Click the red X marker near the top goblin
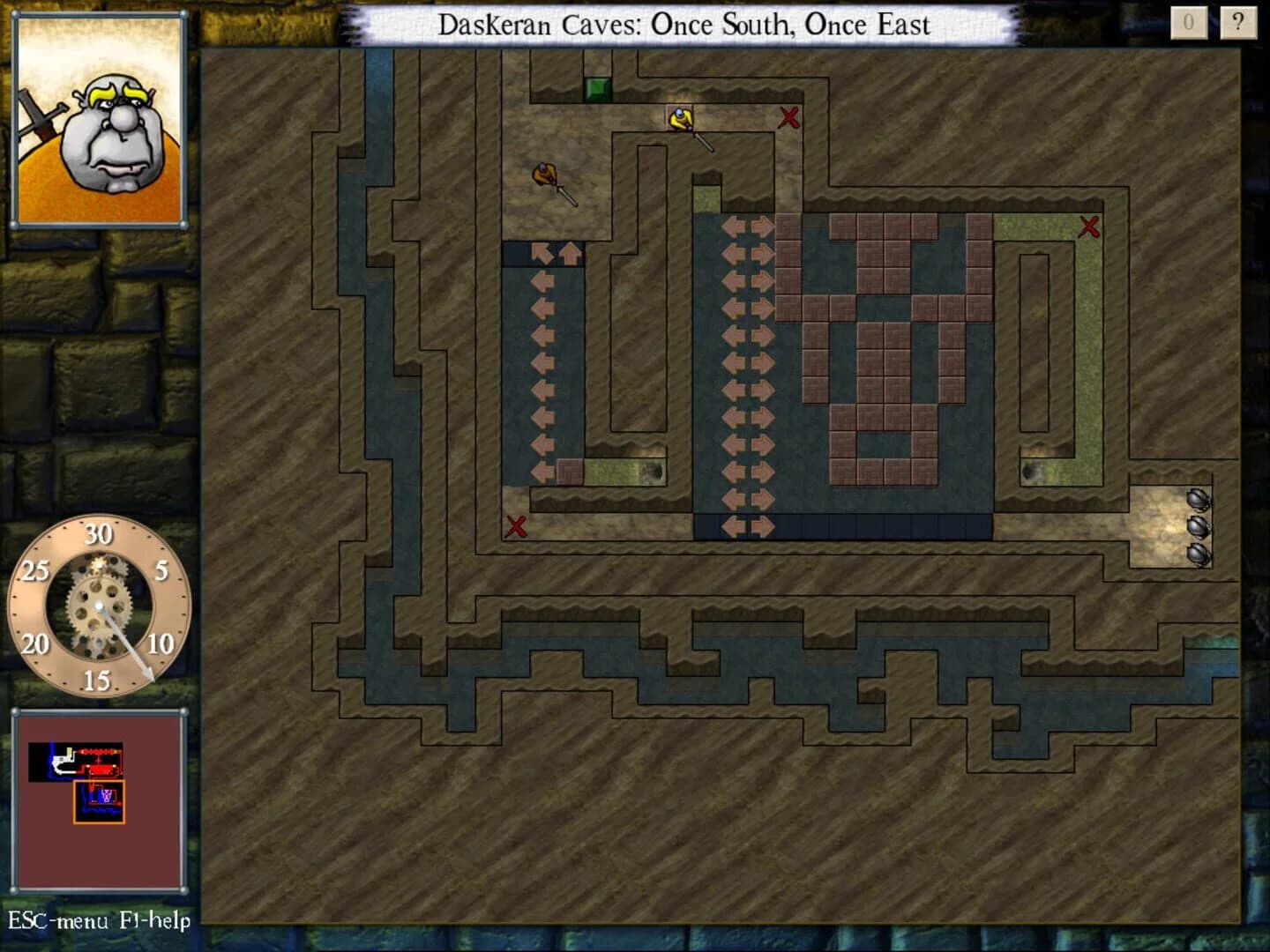Viewport: 1270px width, 952px height. [788, 118]
